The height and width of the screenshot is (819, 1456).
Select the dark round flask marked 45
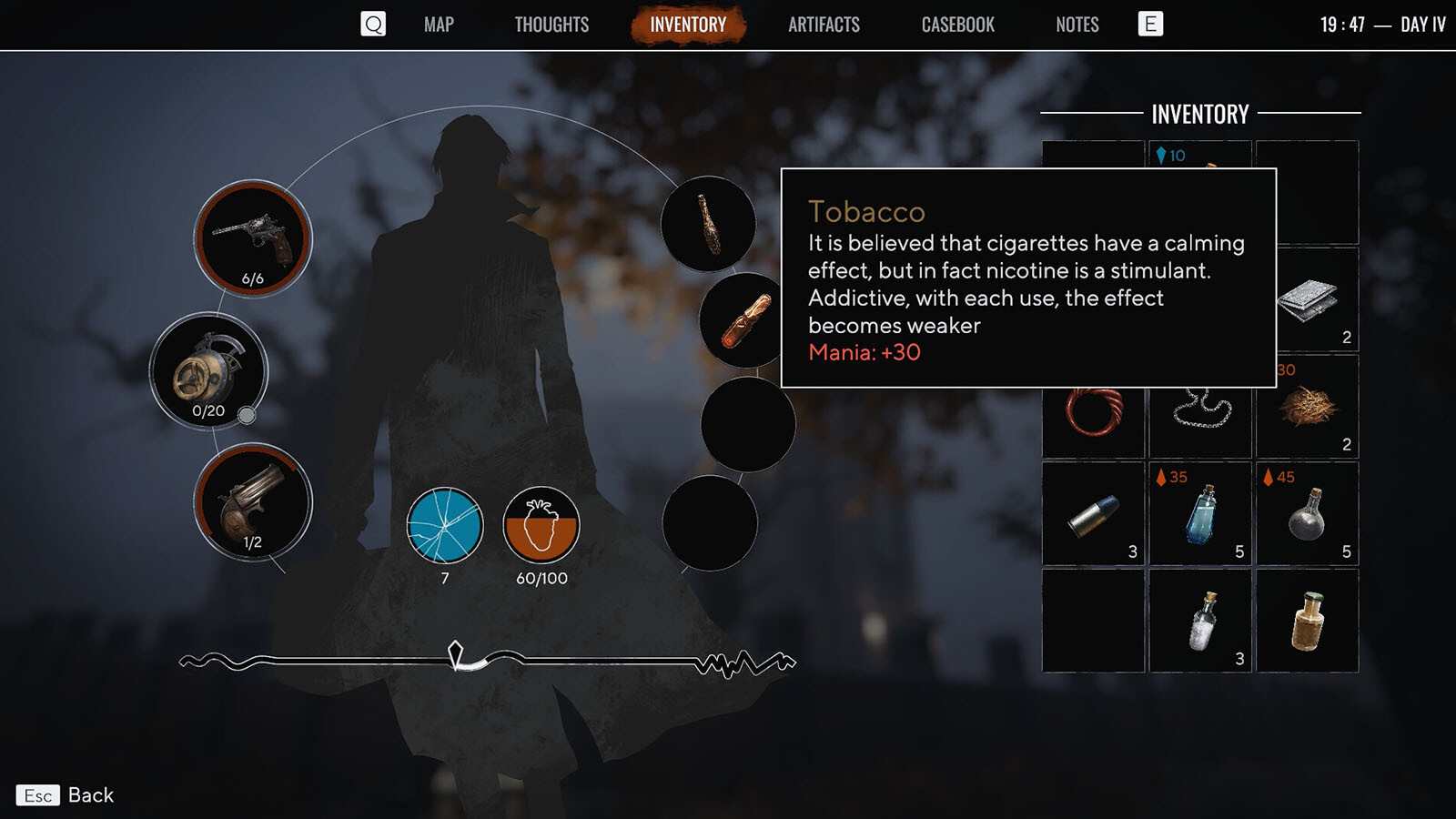click(x=1307, y=514)
